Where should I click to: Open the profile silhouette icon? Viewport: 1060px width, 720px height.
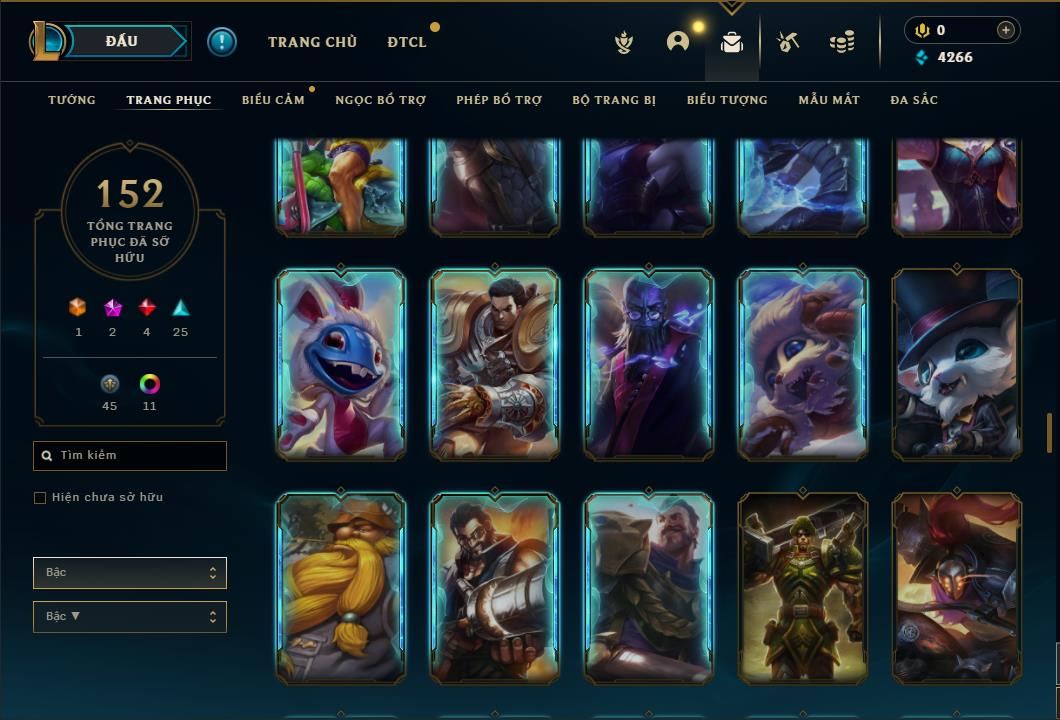pyautogui.click(x=678, y=42)
